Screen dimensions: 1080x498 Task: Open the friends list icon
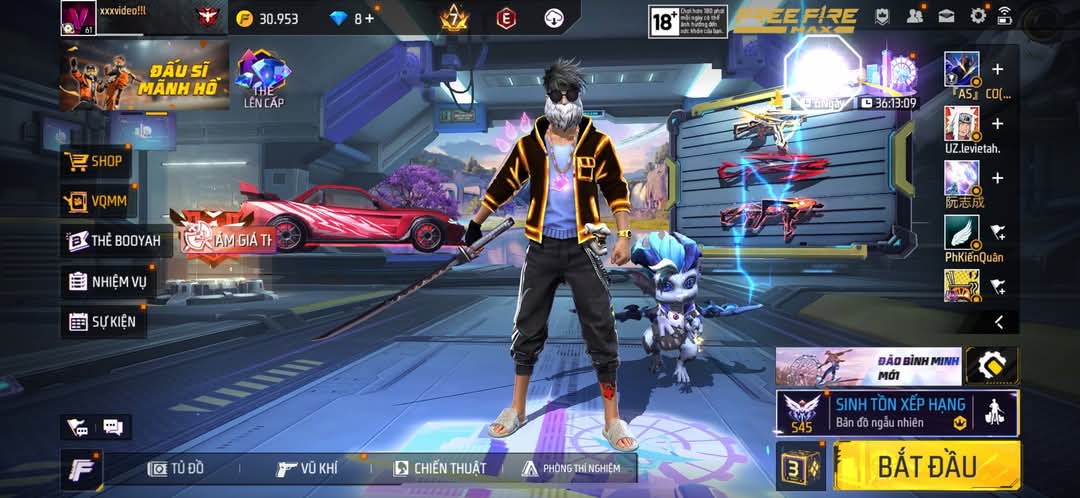coord(914,16)
